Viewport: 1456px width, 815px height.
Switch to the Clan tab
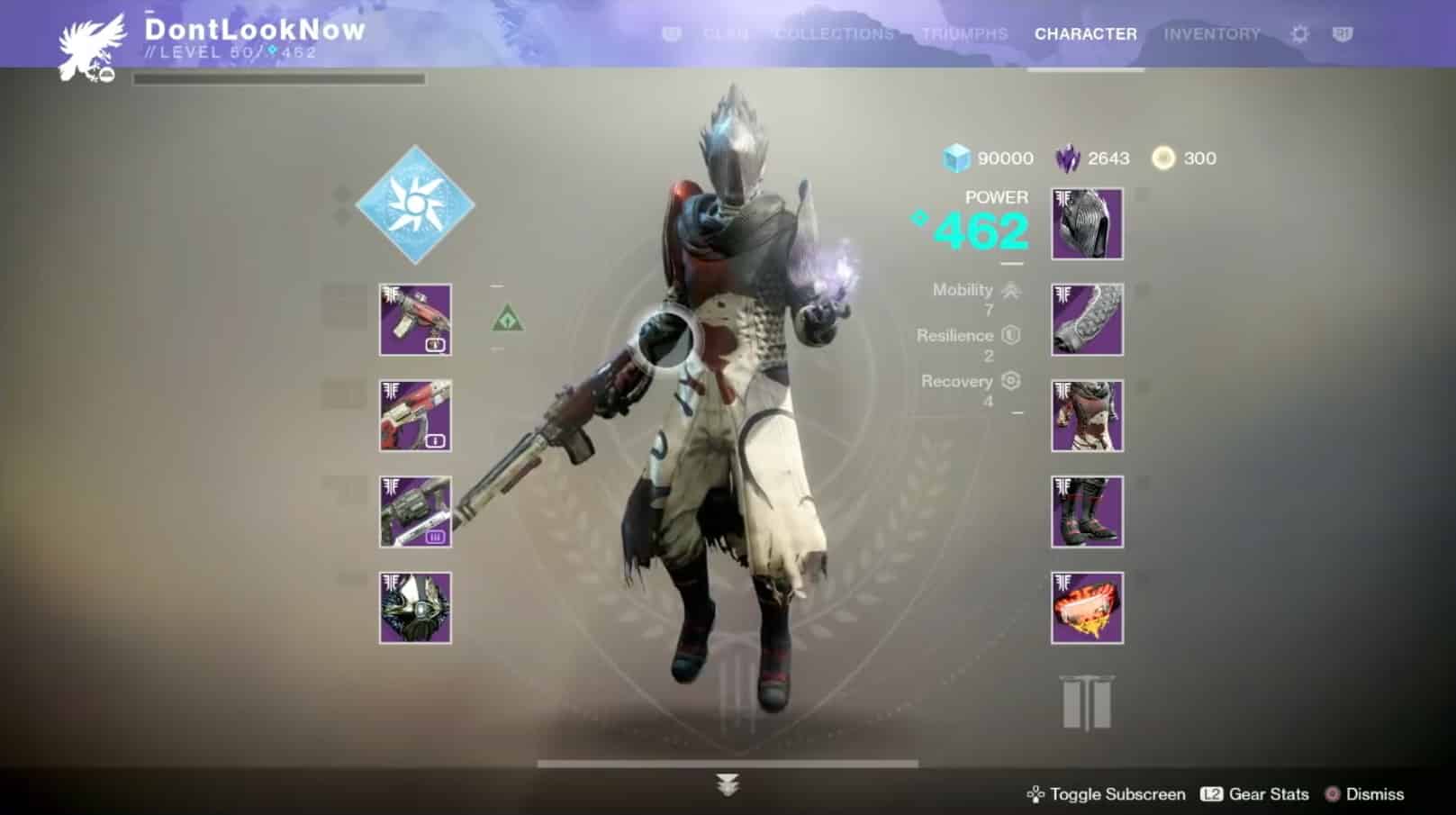point(725,34)
